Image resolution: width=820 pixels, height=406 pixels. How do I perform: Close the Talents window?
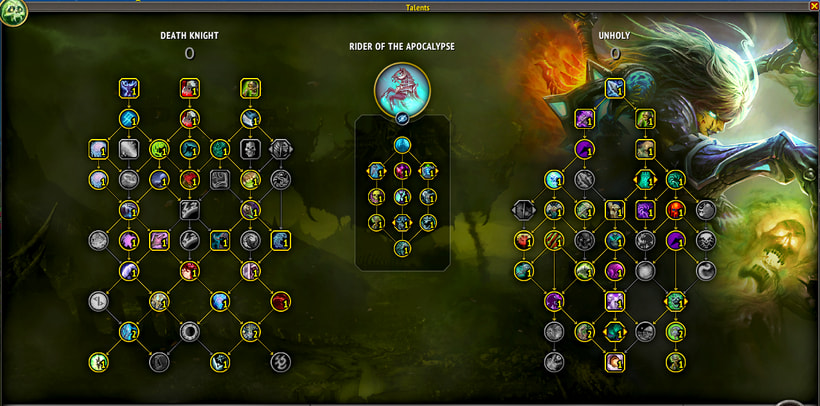tap(813, 6)
